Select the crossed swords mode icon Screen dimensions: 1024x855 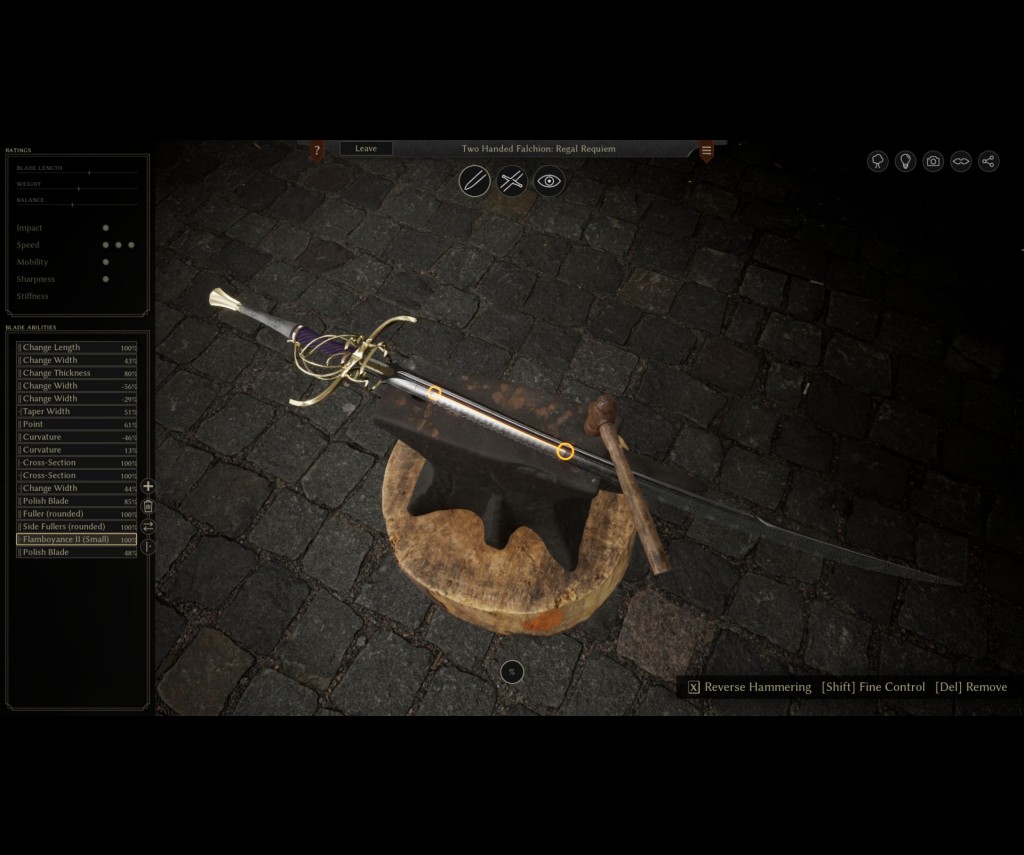[512, 181]
